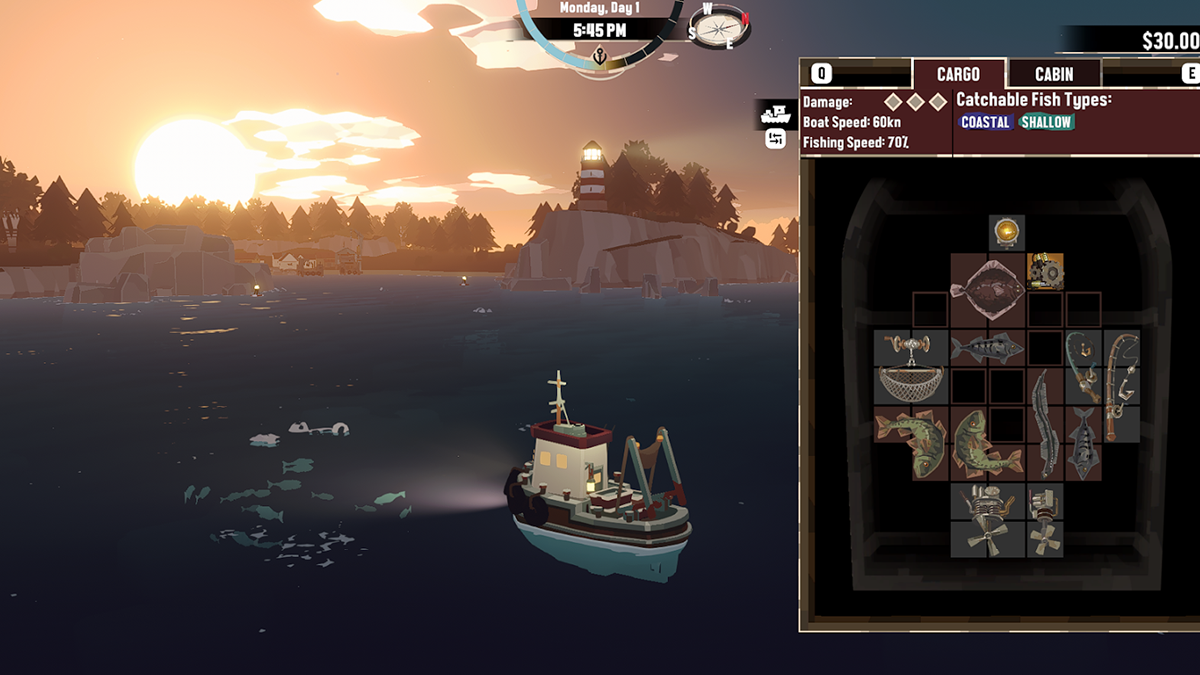Click the boat icon side tab
The width and height of the screenshot is (1200, 675).
(774, 113)
